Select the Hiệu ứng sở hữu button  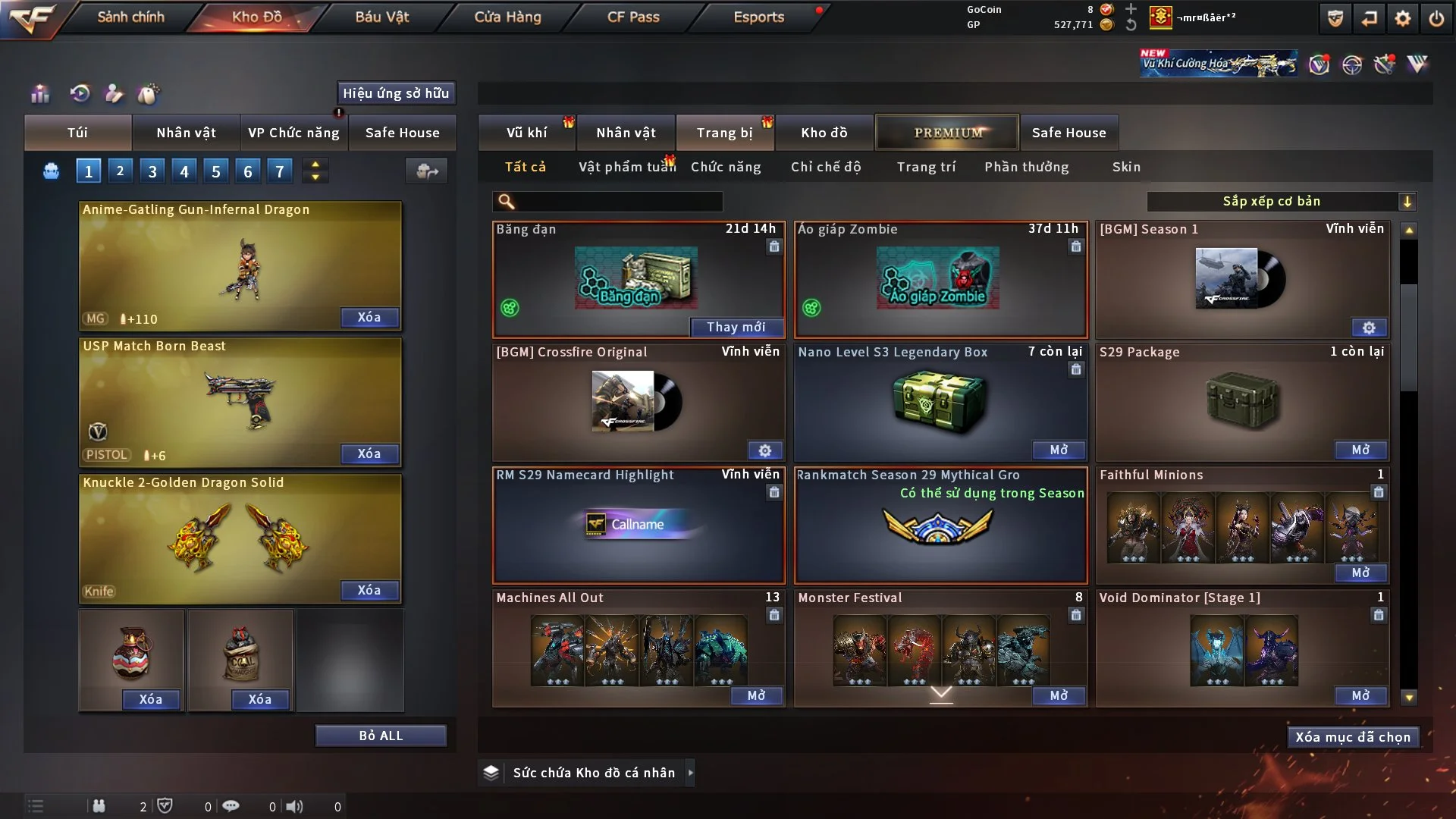pos(396,93)
